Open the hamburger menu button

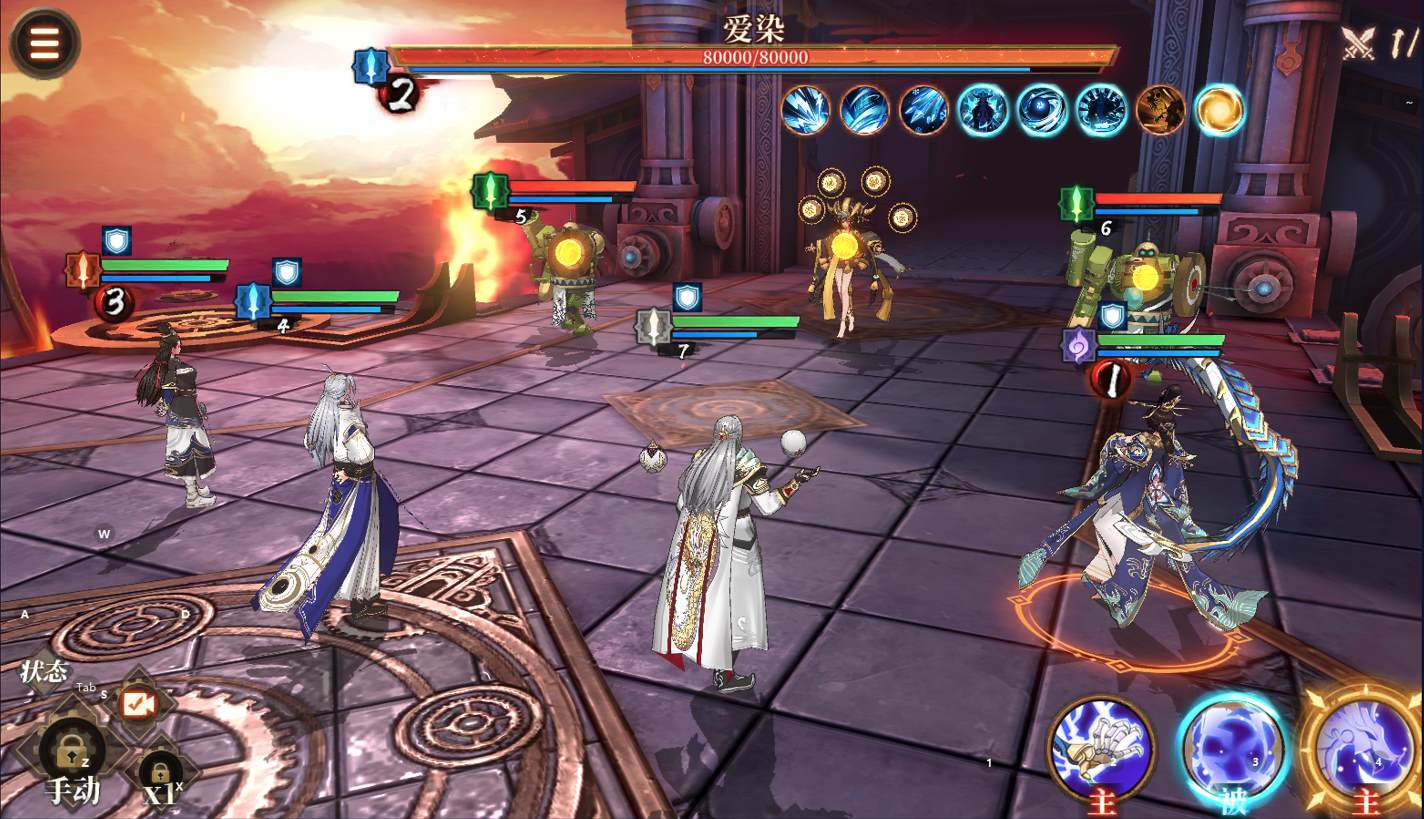coord(44,42)
